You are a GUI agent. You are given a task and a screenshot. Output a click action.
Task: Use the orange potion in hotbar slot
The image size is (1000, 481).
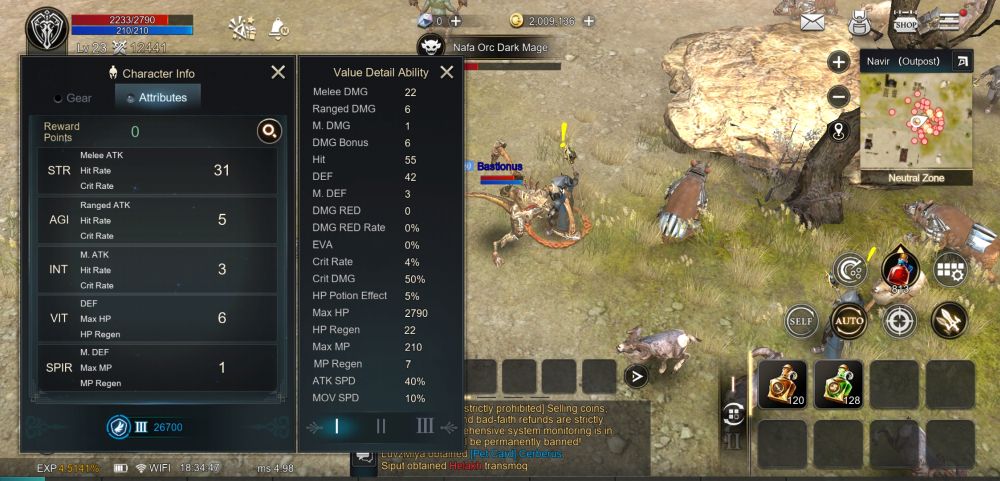tap(783, 385)
